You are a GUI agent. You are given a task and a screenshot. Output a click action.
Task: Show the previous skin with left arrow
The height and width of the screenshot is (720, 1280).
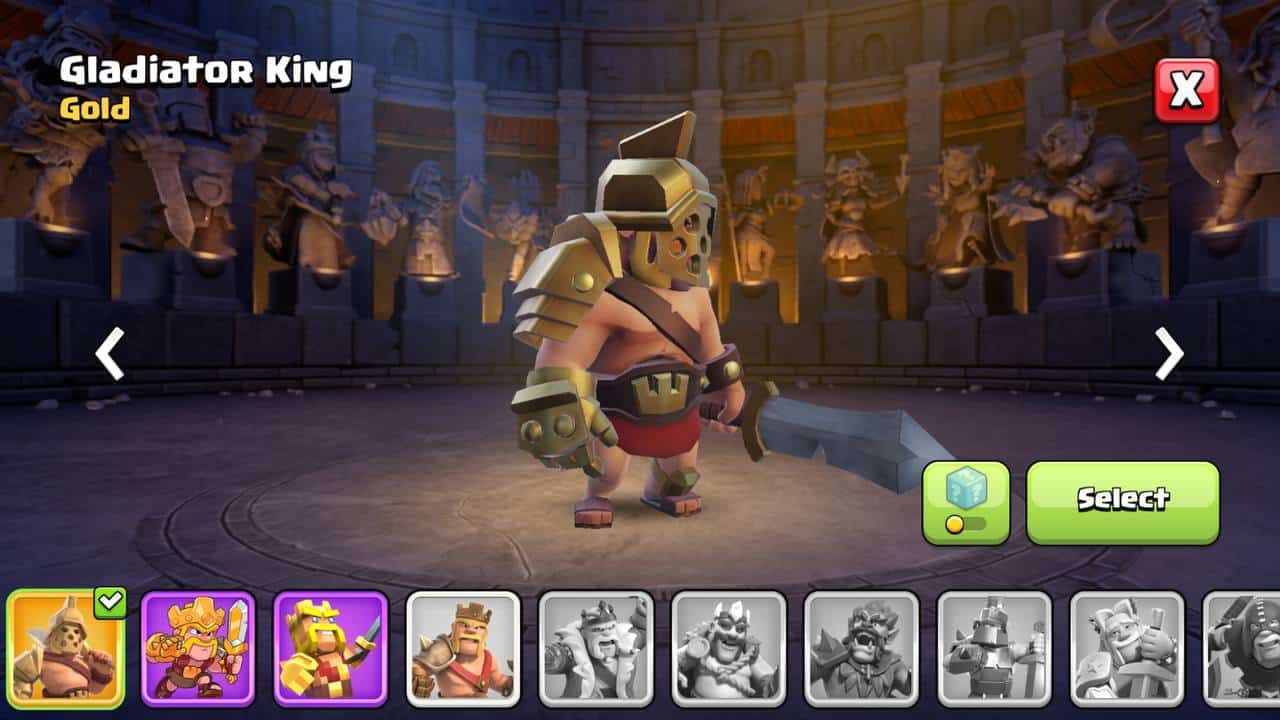(x=109, y=354)
